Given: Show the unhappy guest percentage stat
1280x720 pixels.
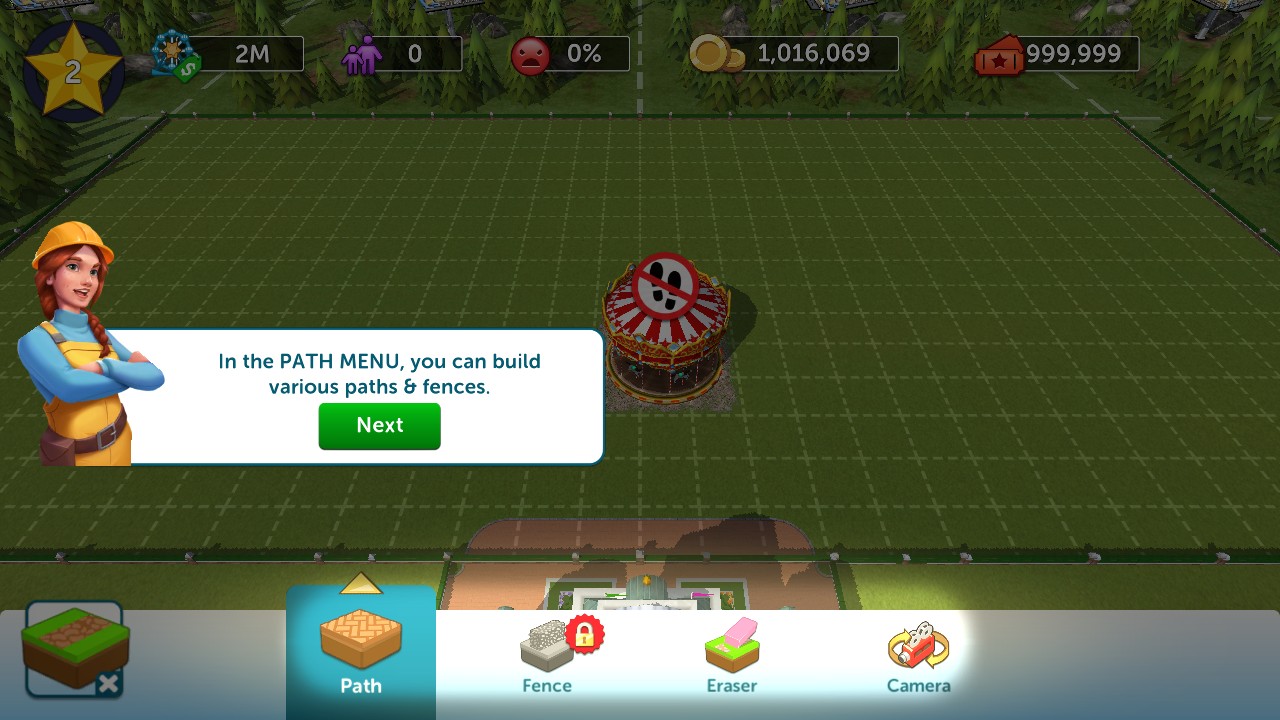Looking at the screenshot, I should pyautogui.click(x=570, y=54).
